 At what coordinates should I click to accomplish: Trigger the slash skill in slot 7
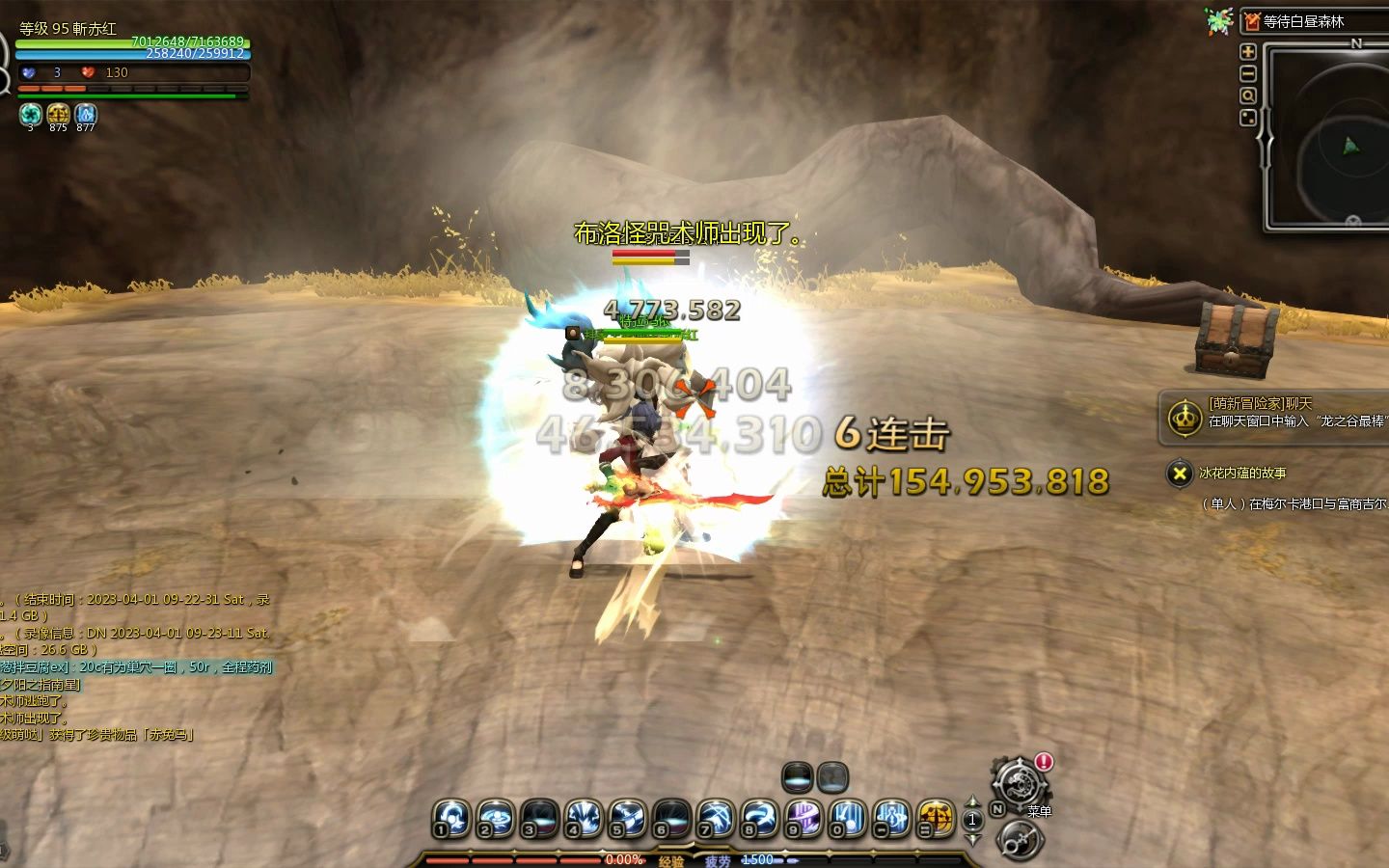pos(716,818)
